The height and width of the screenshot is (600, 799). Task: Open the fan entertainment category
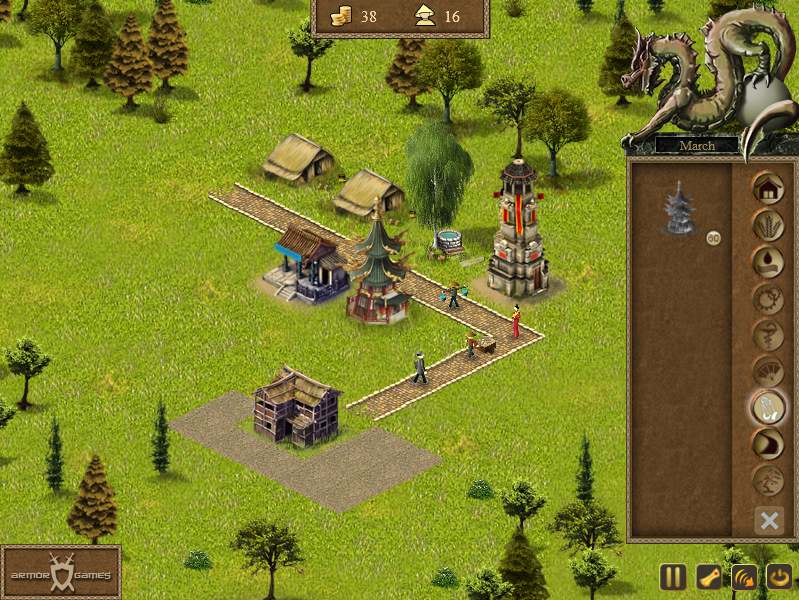click(x=768, y=371)
